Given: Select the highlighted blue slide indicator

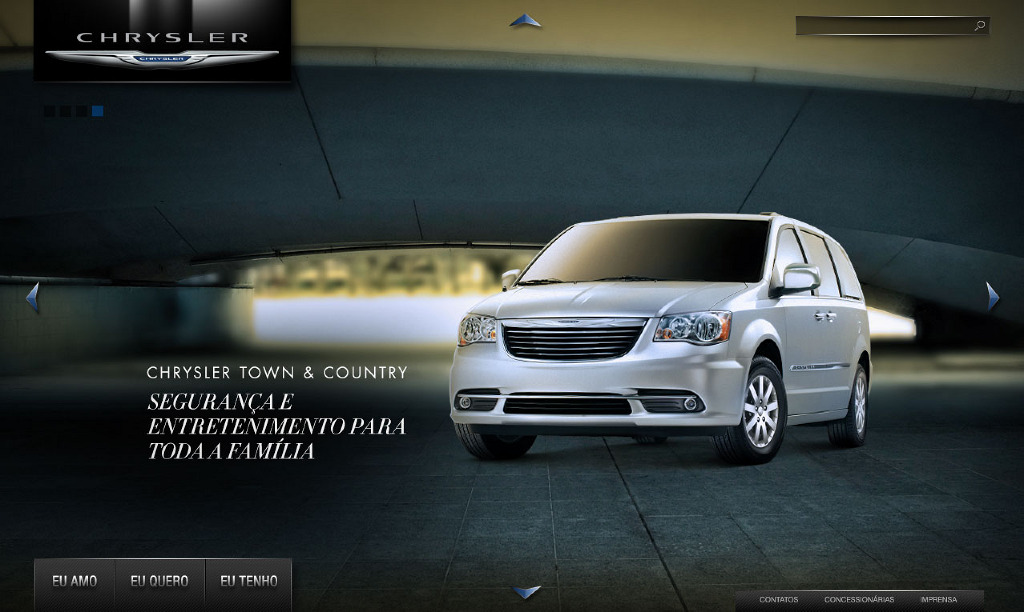Looking at the screenshot, I should coord(98,112).
